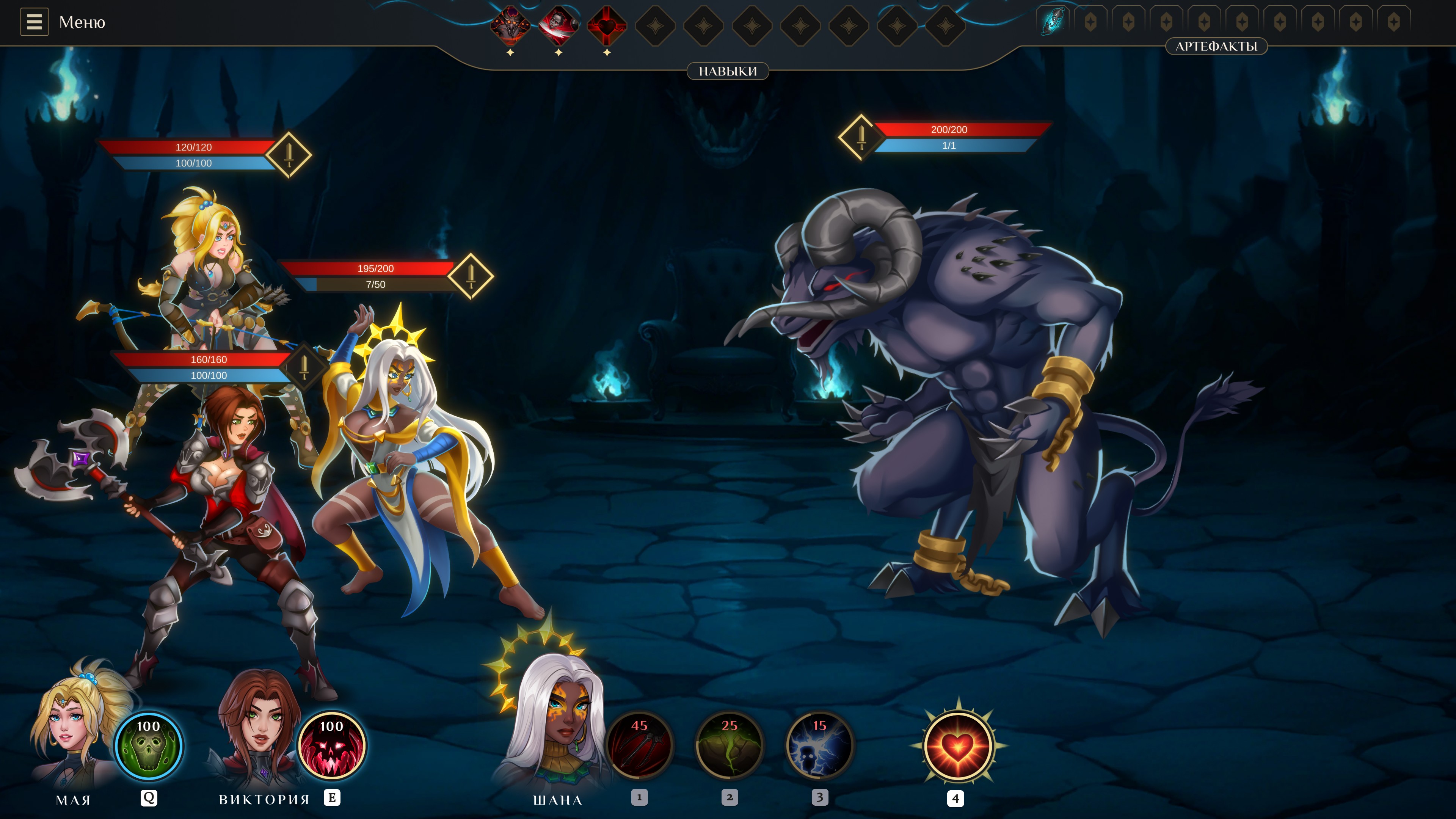Viewport: 1456px width, 819px height.
Task: Inspect the glowing blue rune artifact
Action: pos(1053,22)
